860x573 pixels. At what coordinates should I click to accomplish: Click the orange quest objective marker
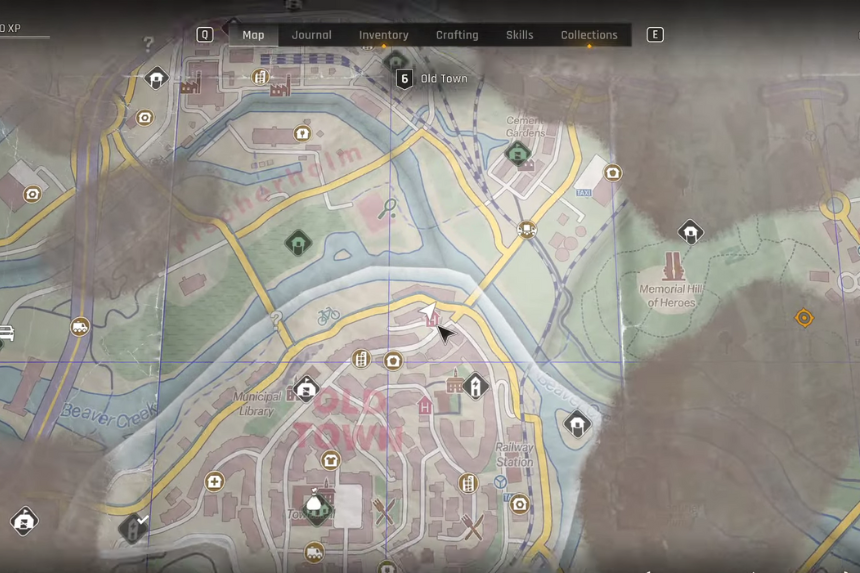pyautogui.click(x=804, y=318)
